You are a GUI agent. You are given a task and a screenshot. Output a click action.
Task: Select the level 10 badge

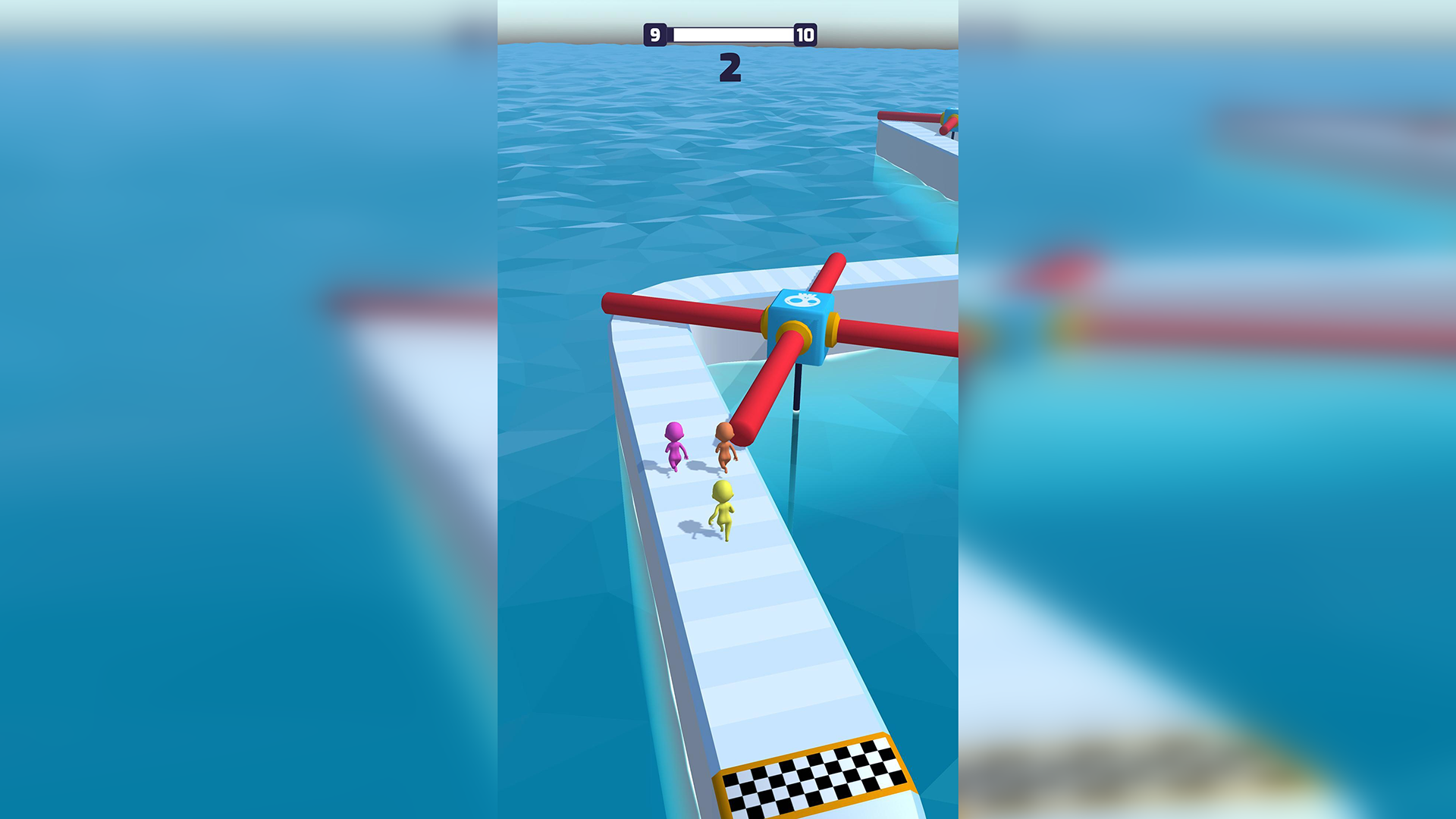(806, 33)
